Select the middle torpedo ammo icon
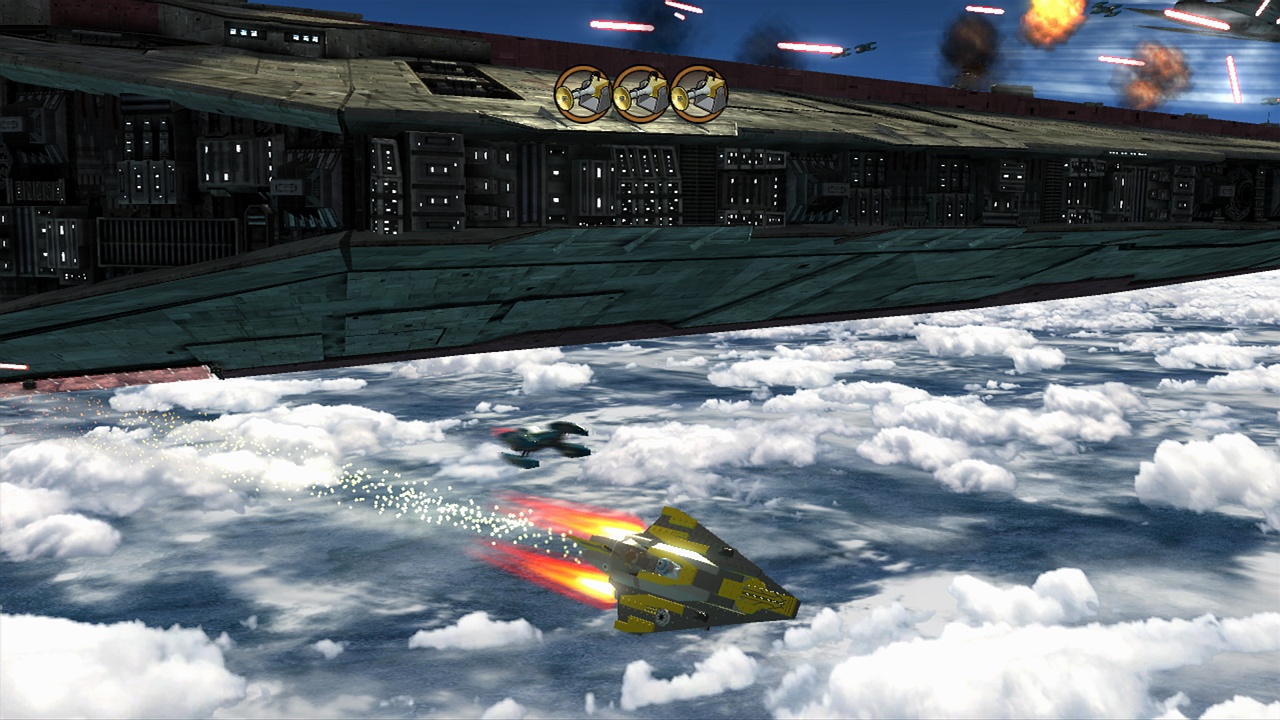The width and height of the screenshot is (1280, 720). [641, 95]
